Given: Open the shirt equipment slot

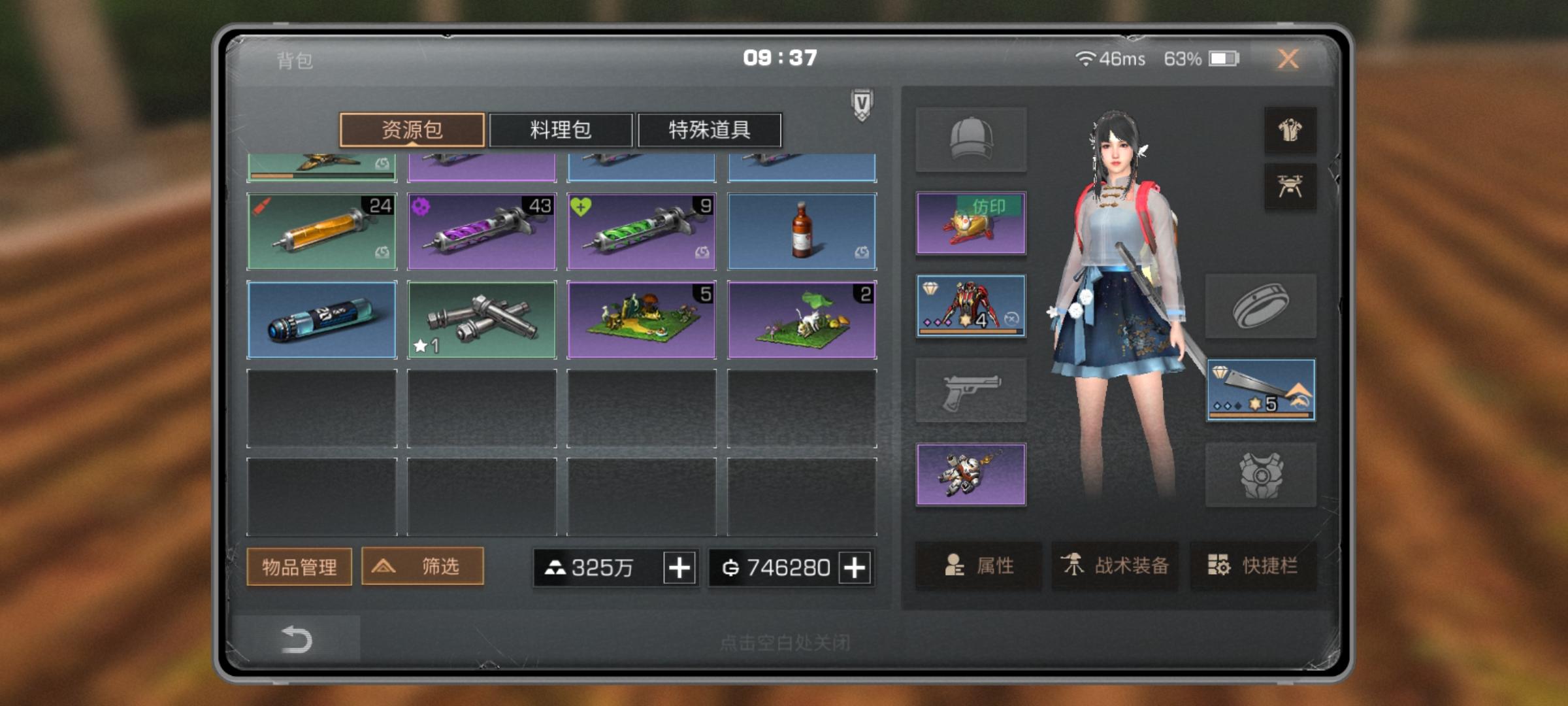Looking at the screenshot, I should point(1292,130).
